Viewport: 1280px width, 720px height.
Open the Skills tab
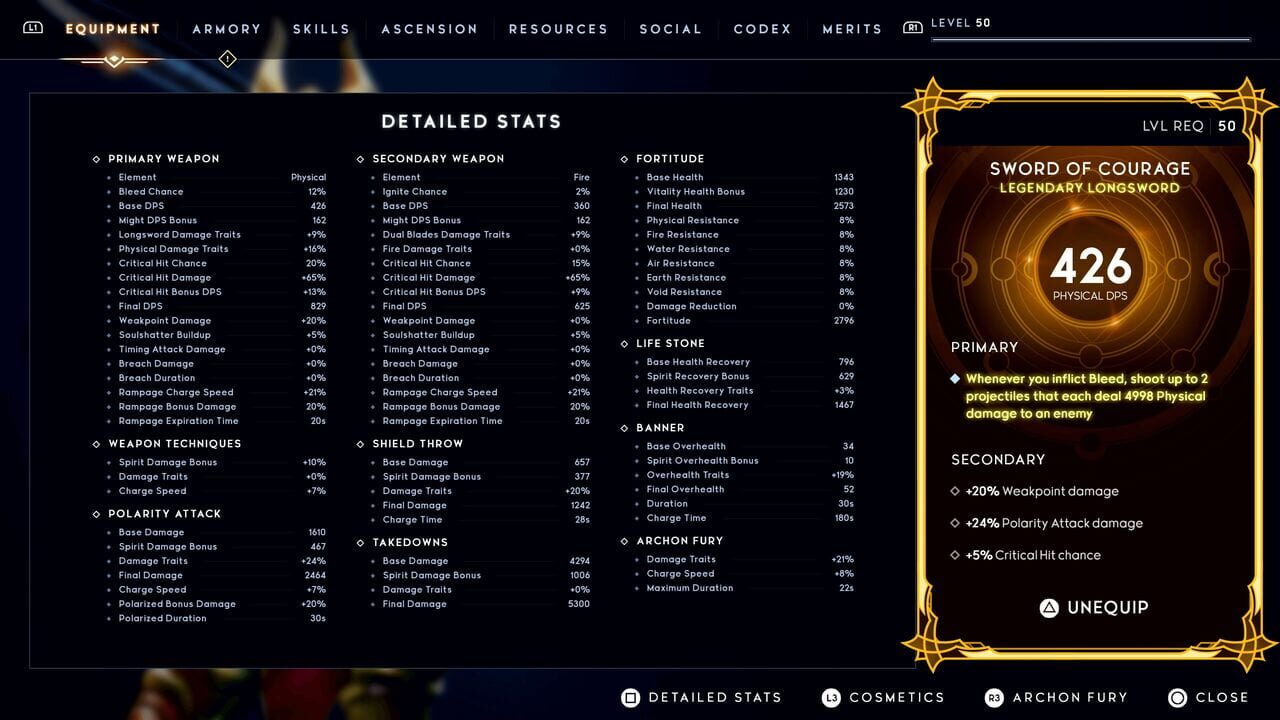coord(321,29)
